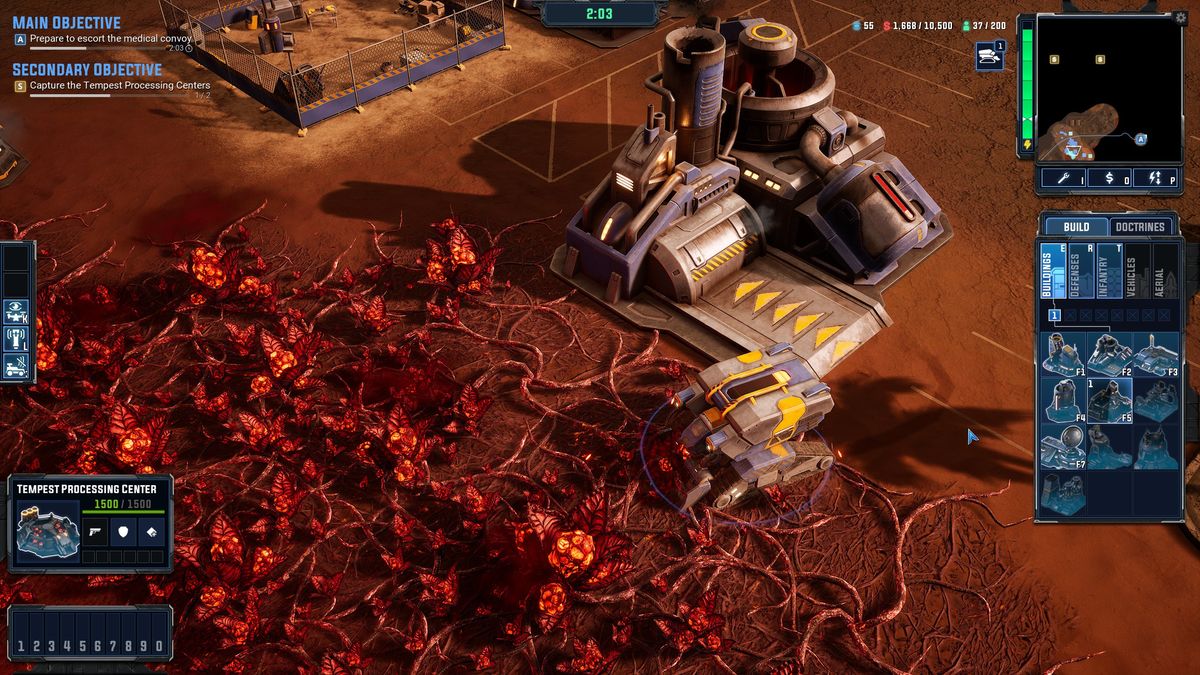This screenshot has height=675, width=1200.
Task: Open settings via the gear icon
Action: pos(1180,17)
